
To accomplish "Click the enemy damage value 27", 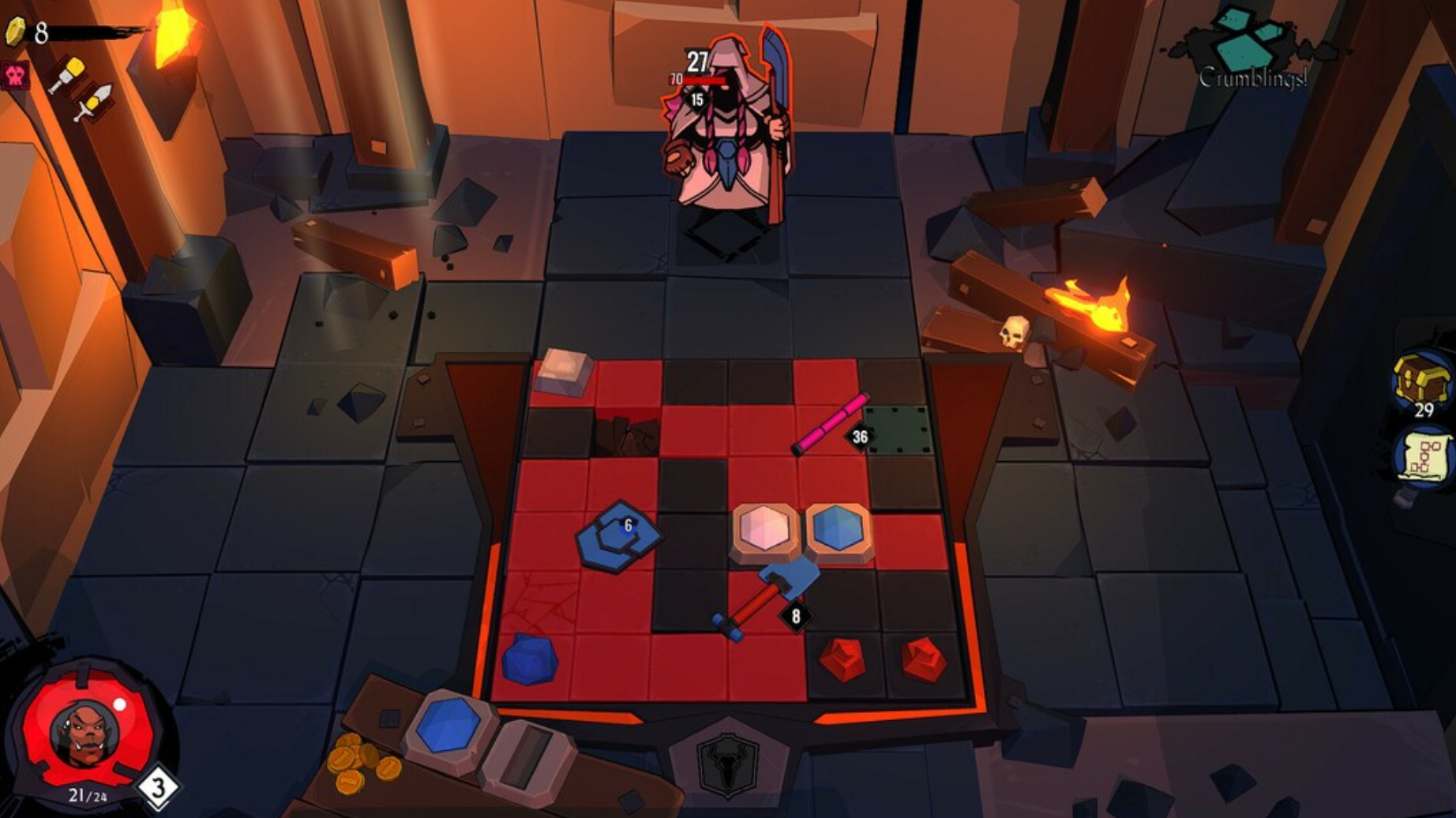I will (699, 59).
